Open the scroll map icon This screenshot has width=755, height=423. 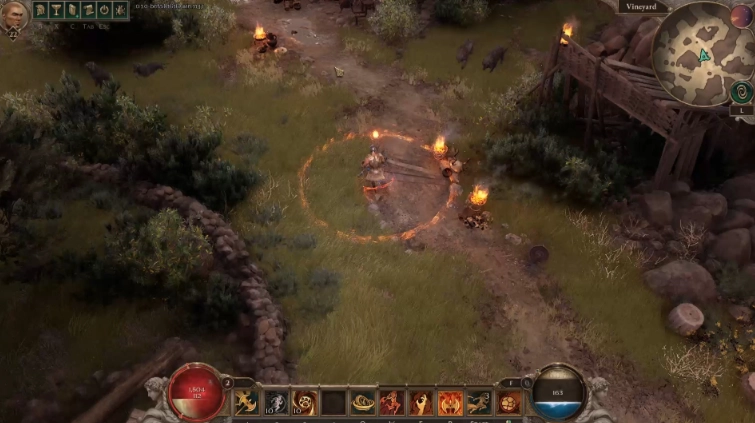pyautogui.click(x=88, y=10)
